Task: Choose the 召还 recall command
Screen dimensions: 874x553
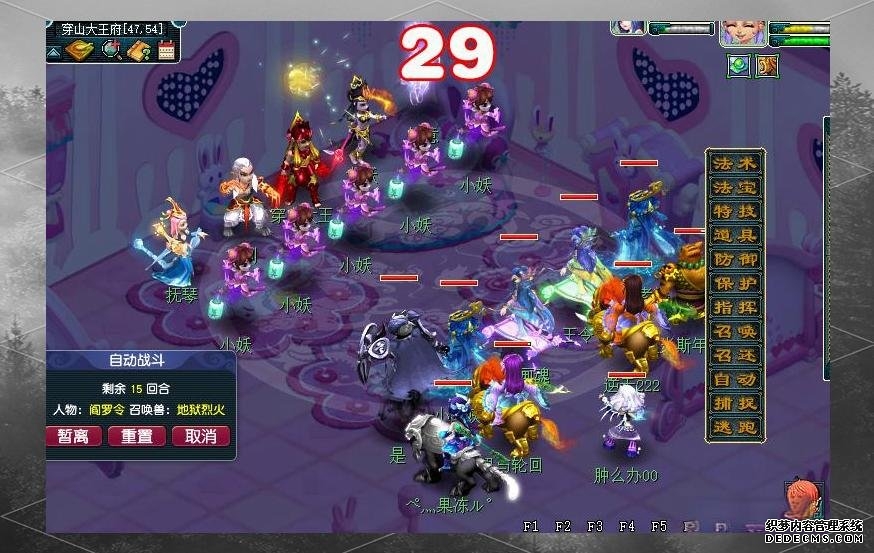Action: point(735,356)
